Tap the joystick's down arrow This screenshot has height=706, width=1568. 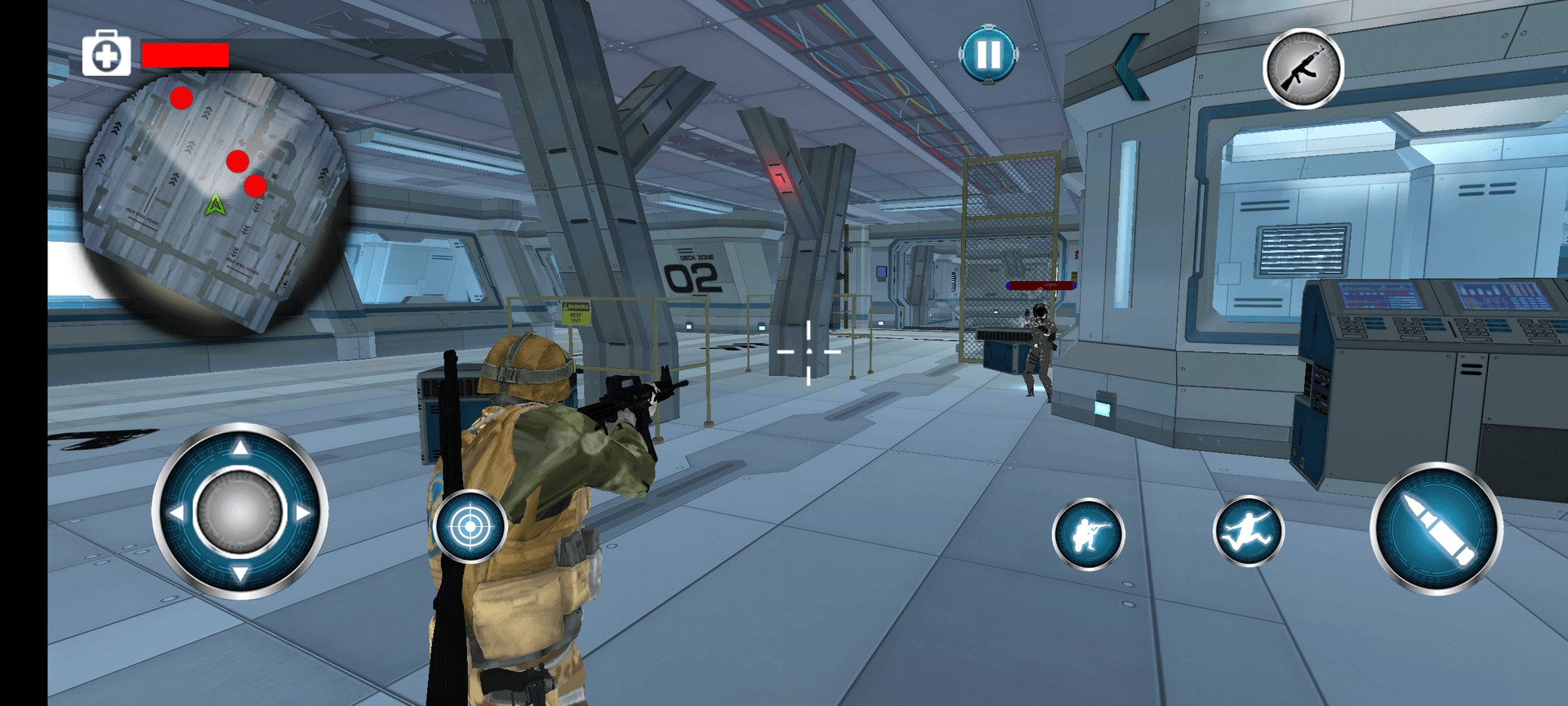pyautogui.click(x=240, y=575)
